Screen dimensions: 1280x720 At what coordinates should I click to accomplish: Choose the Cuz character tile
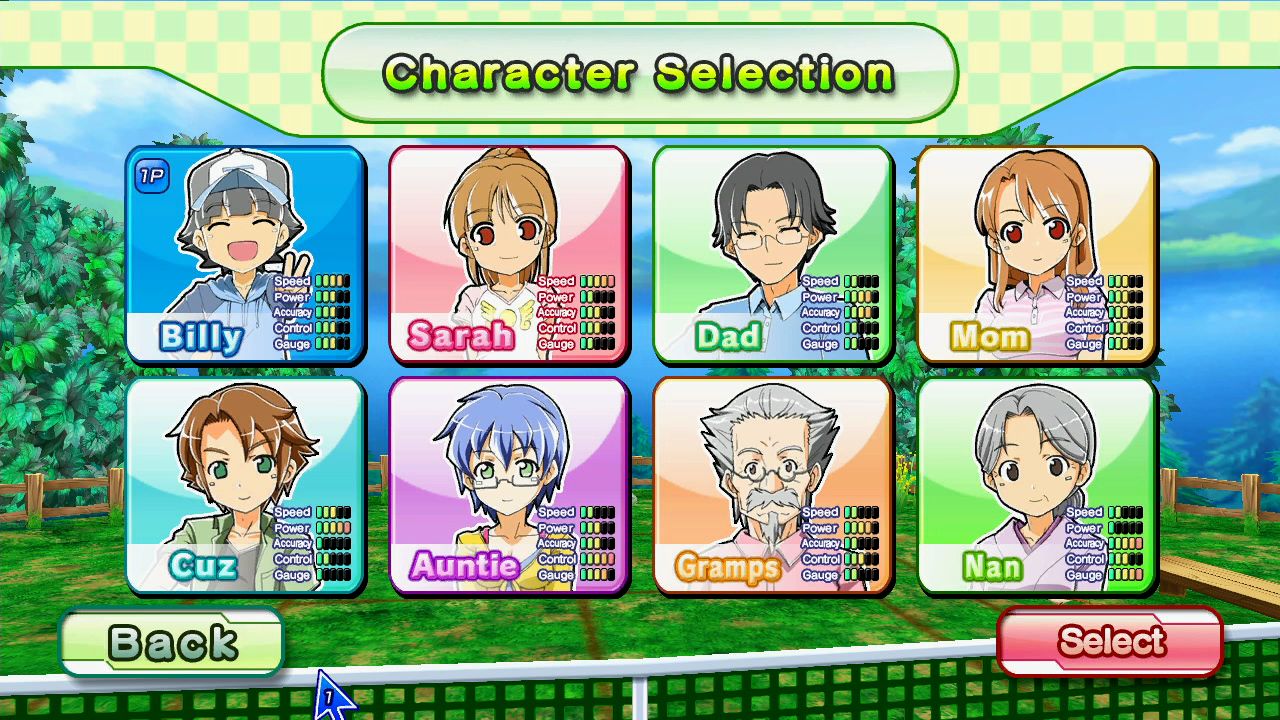click(245, 486)
